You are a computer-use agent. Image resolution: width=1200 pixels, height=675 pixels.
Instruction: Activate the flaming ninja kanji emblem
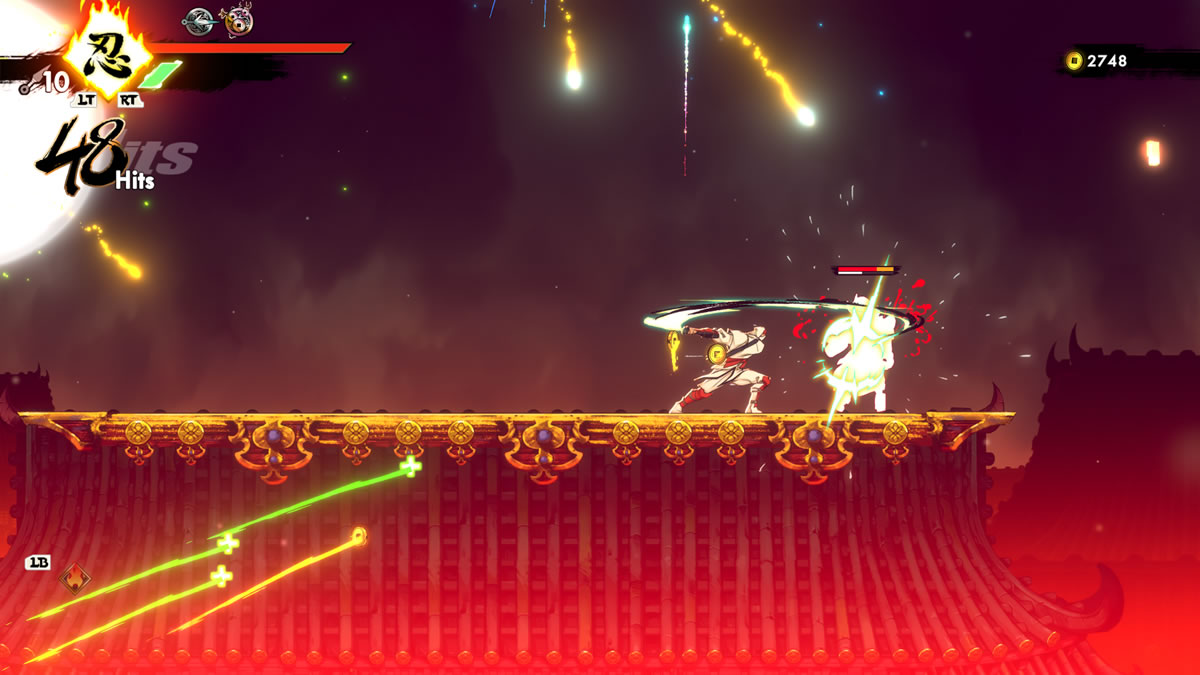(107, 51)
